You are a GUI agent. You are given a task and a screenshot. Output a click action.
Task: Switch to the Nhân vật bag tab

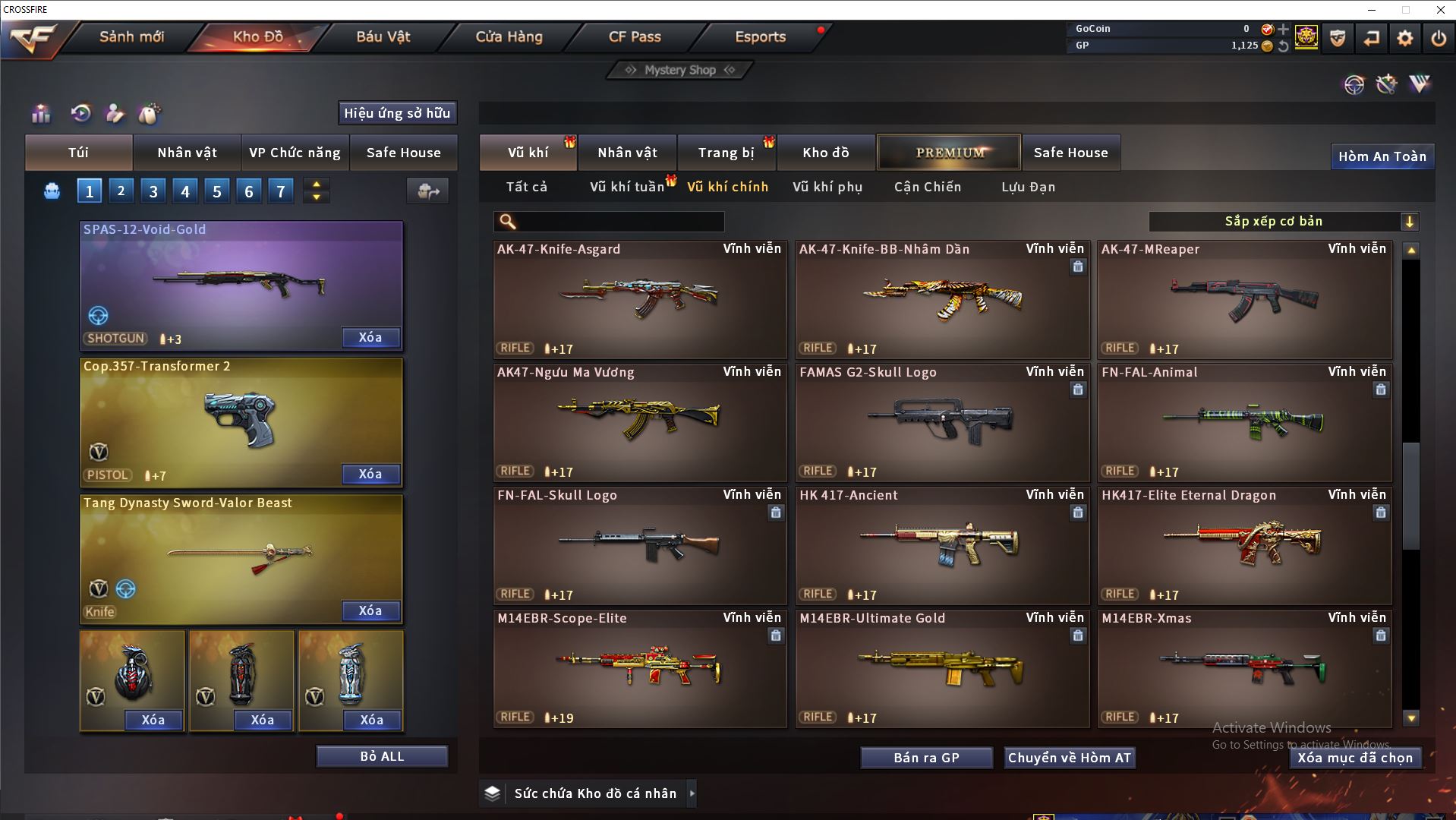click(x=187, y=153)
